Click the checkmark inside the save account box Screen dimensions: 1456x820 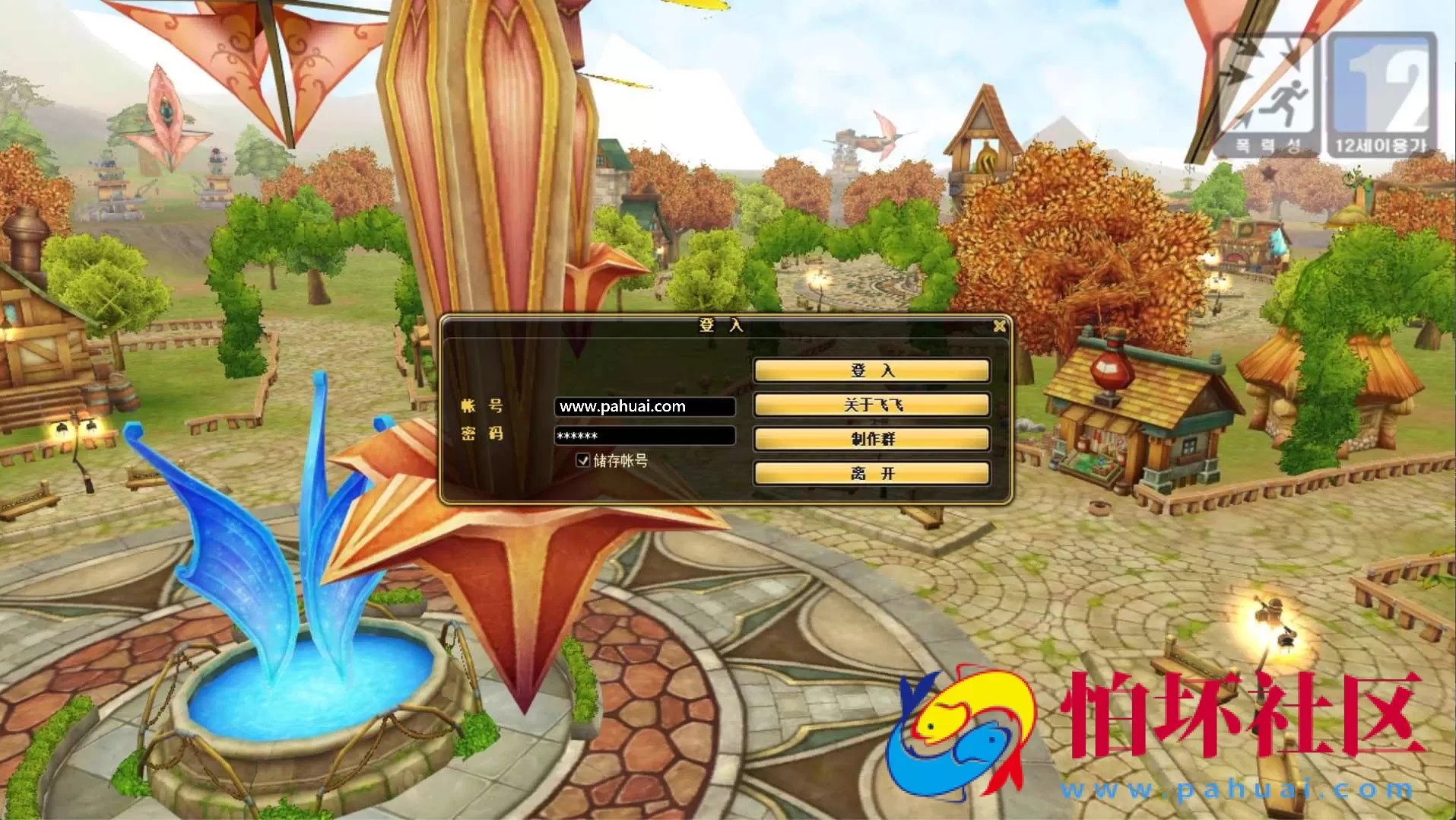coord(582,460)
